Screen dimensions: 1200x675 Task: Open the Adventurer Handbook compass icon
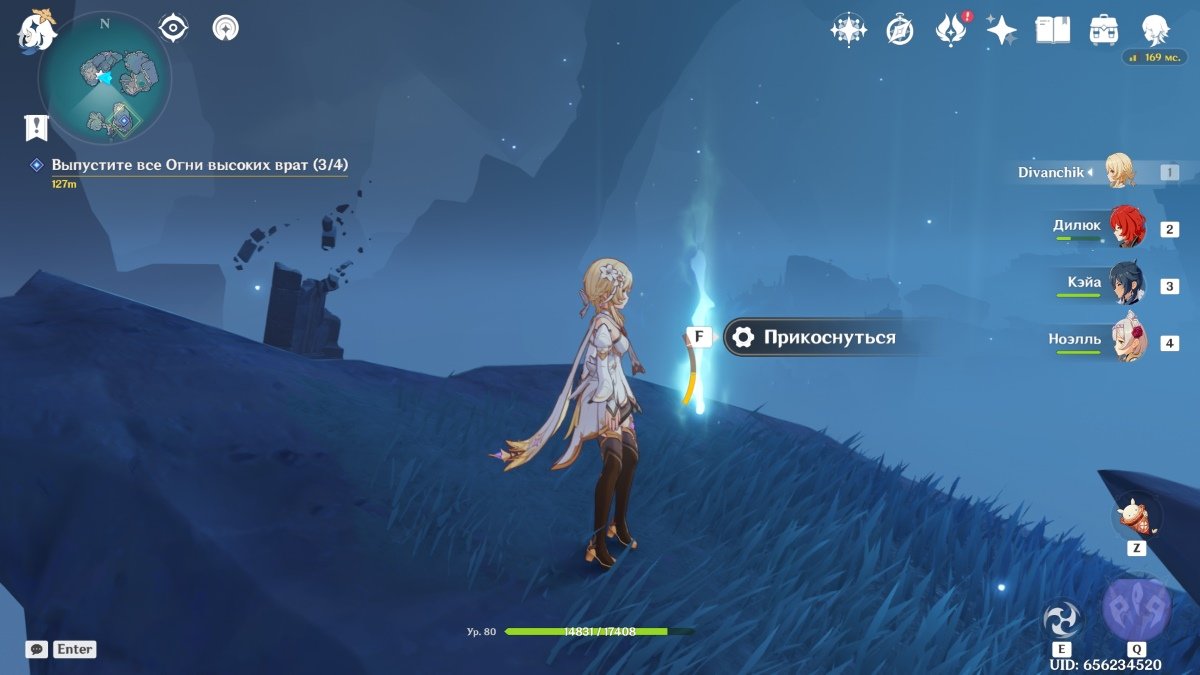900,30
